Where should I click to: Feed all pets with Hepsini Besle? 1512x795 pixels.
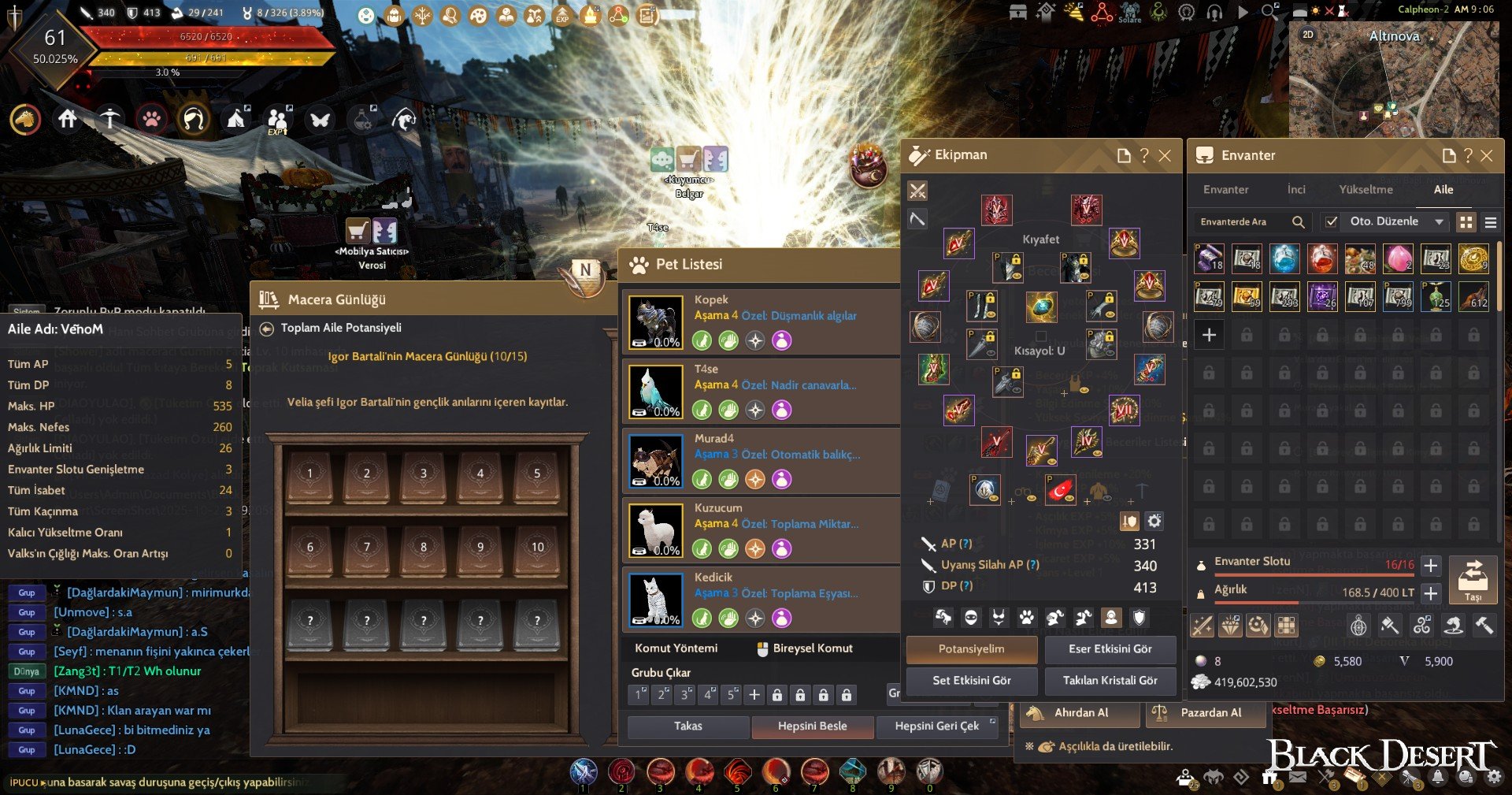click(x=812, y=726)
